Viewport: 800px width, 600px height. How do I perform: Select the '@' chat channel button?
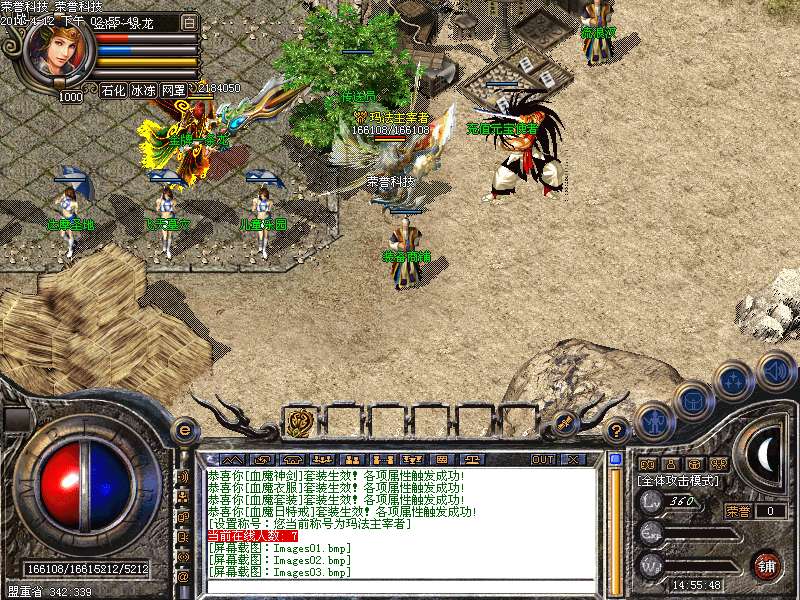coord(183,577)
